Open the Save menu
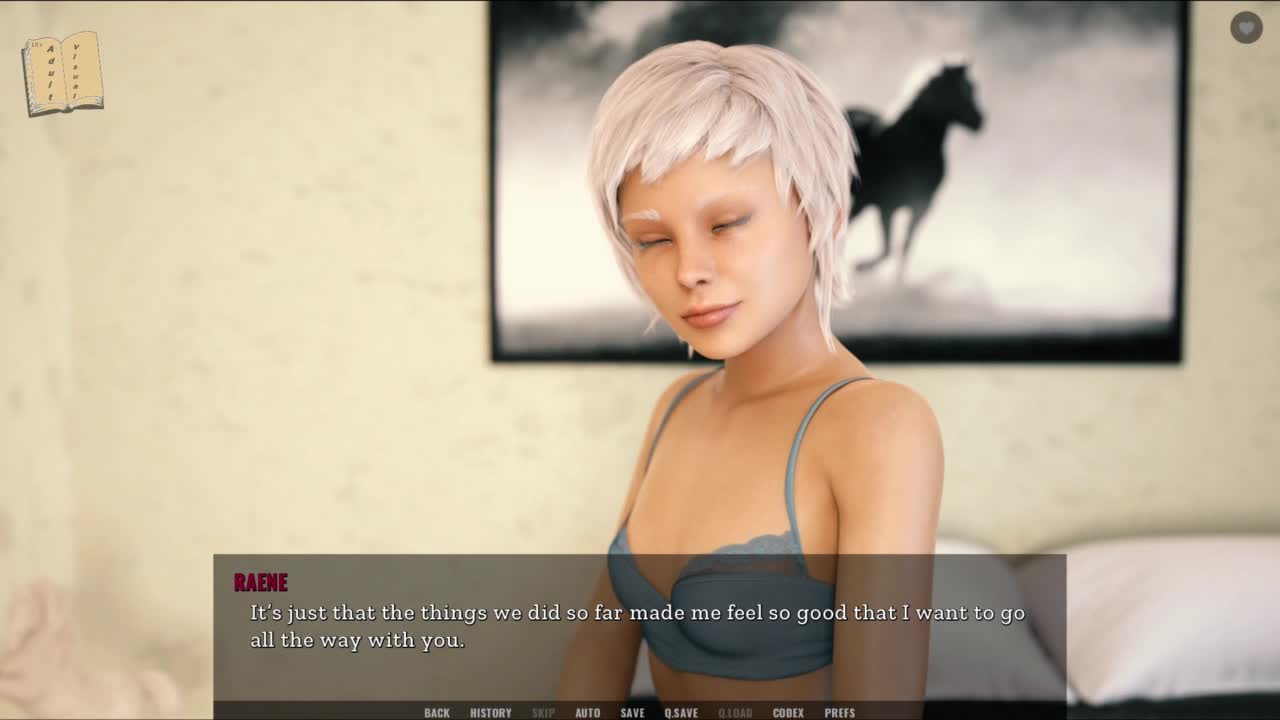Screen dimensions: 1280x720 [632, 712]
